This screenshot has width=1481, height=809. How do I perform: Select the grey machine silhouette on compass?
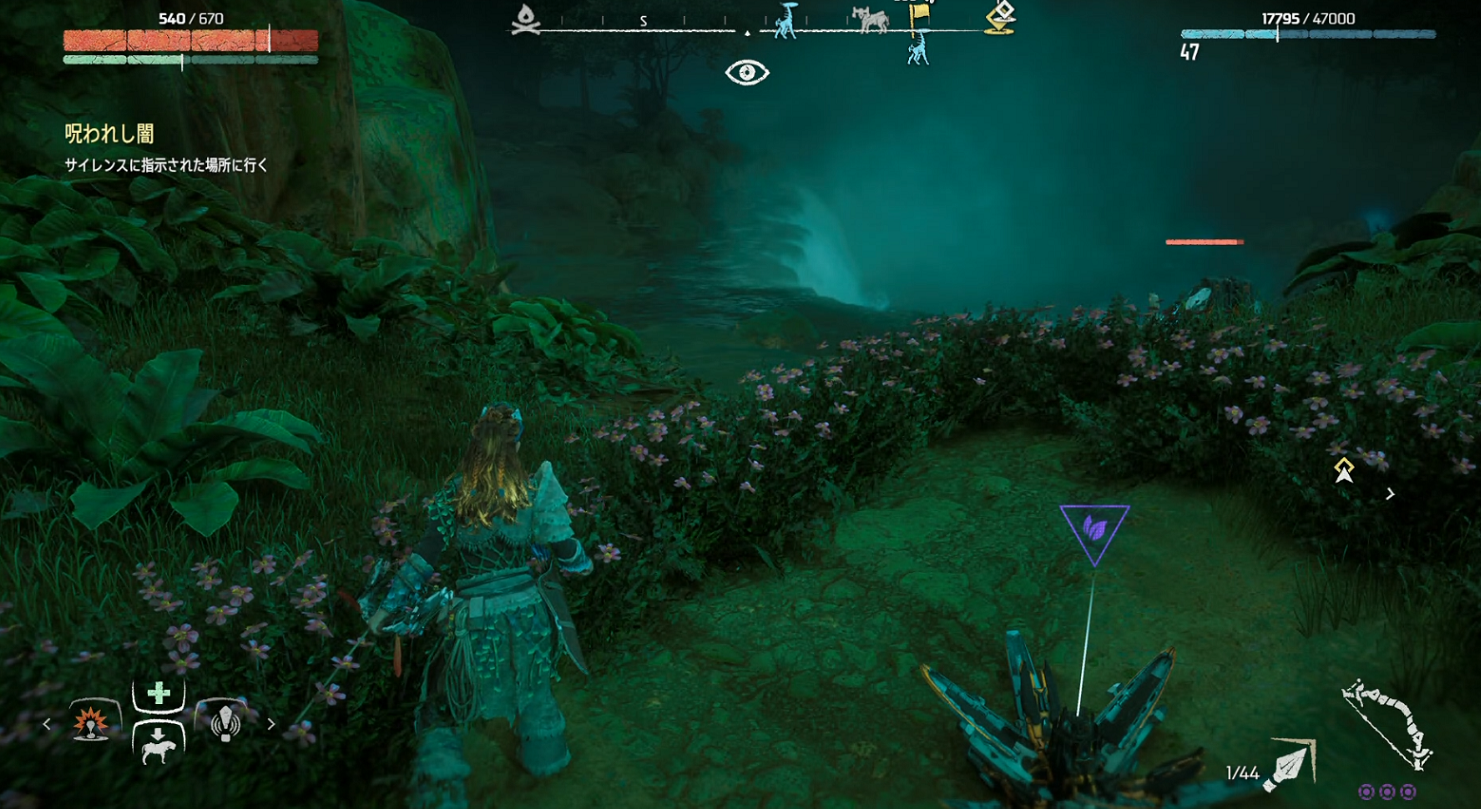[x=870, y=19]
